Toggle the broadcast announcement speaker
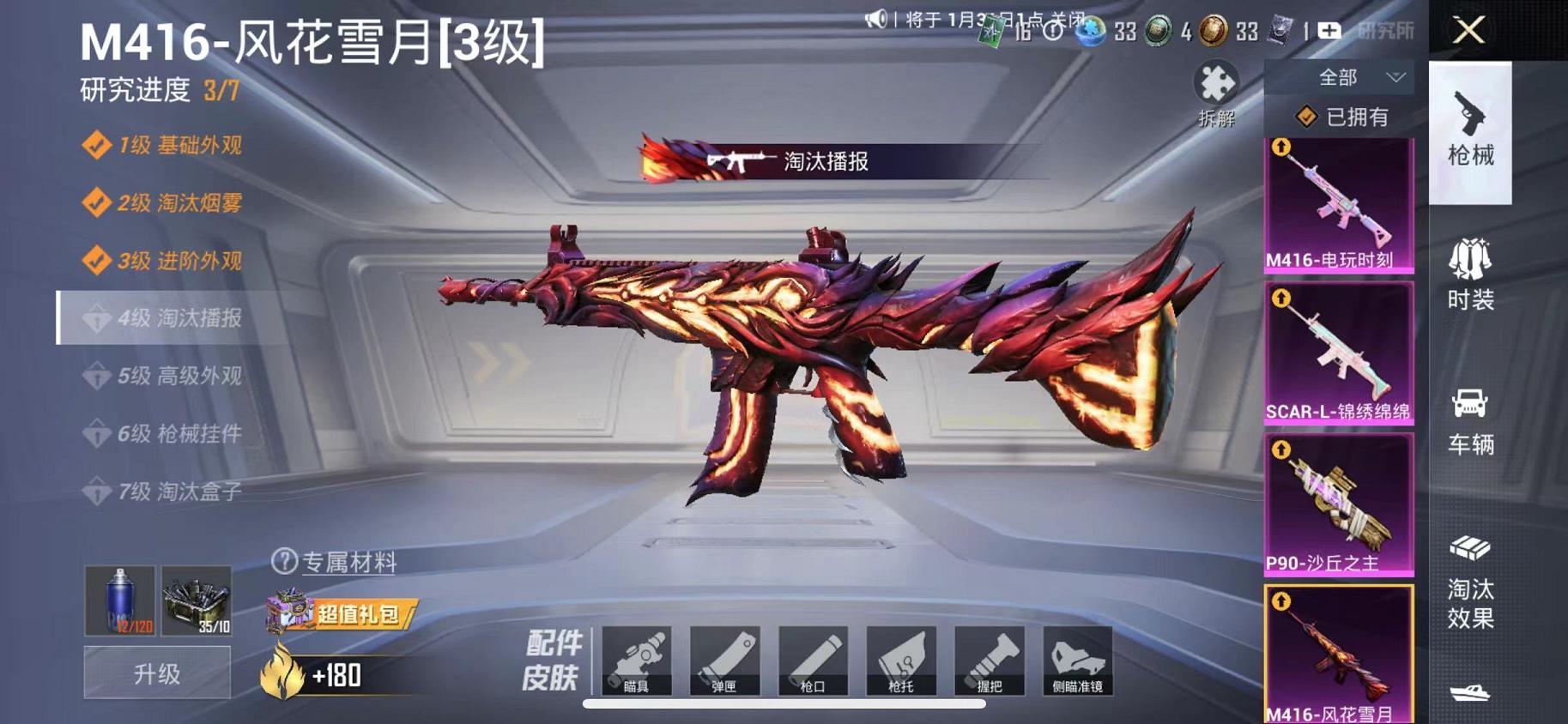The height and width of the screenshot is (724, 1568). pyautogui.click(x=877, y=17)
